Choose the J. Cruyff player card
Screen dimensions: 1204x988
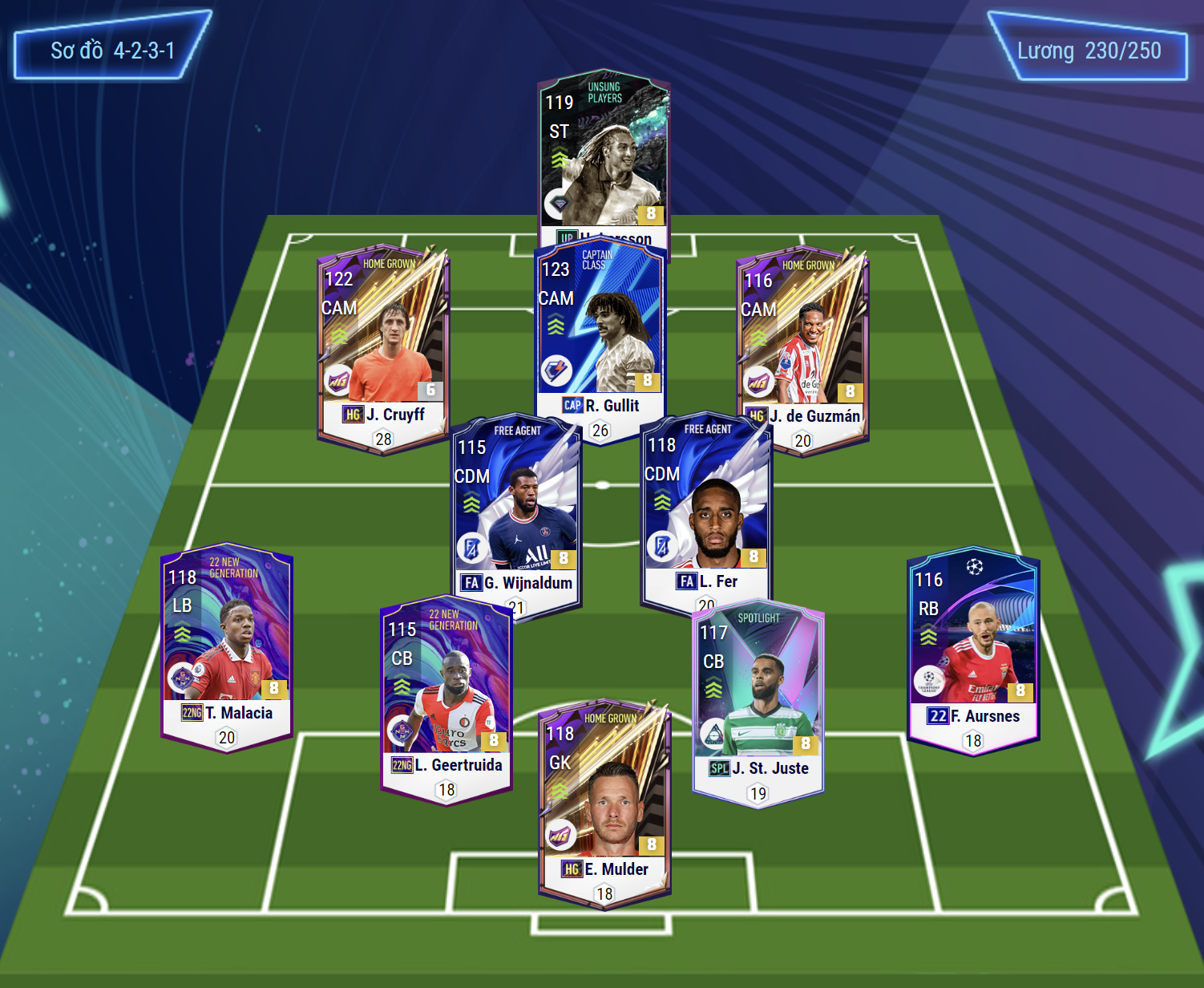click(x=383, y=345)
